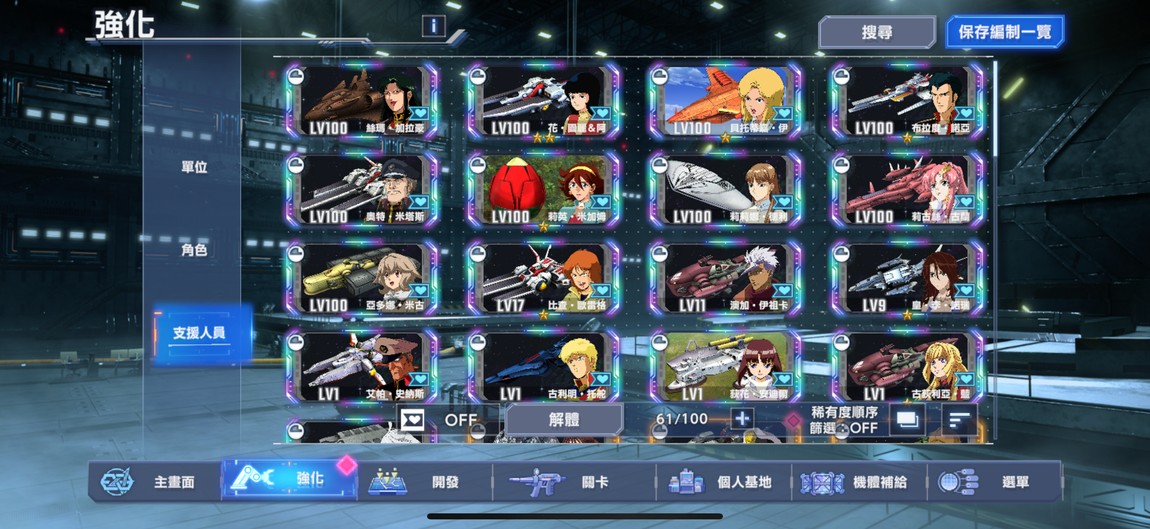Pick the red egg-shaped unit card
Screen dimensions: 1150x529
tap(543, 189)
